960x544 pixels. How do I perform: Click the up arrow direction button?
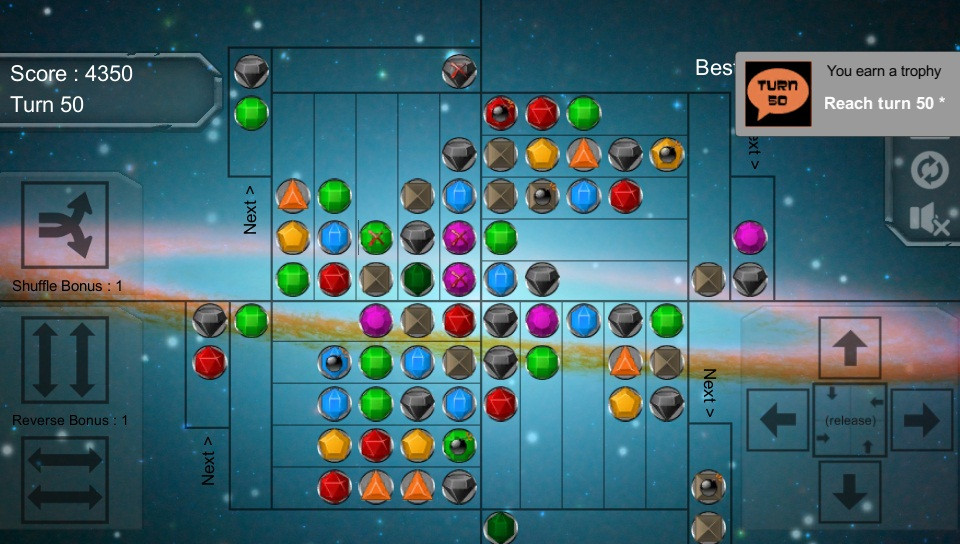pos(849,348)
